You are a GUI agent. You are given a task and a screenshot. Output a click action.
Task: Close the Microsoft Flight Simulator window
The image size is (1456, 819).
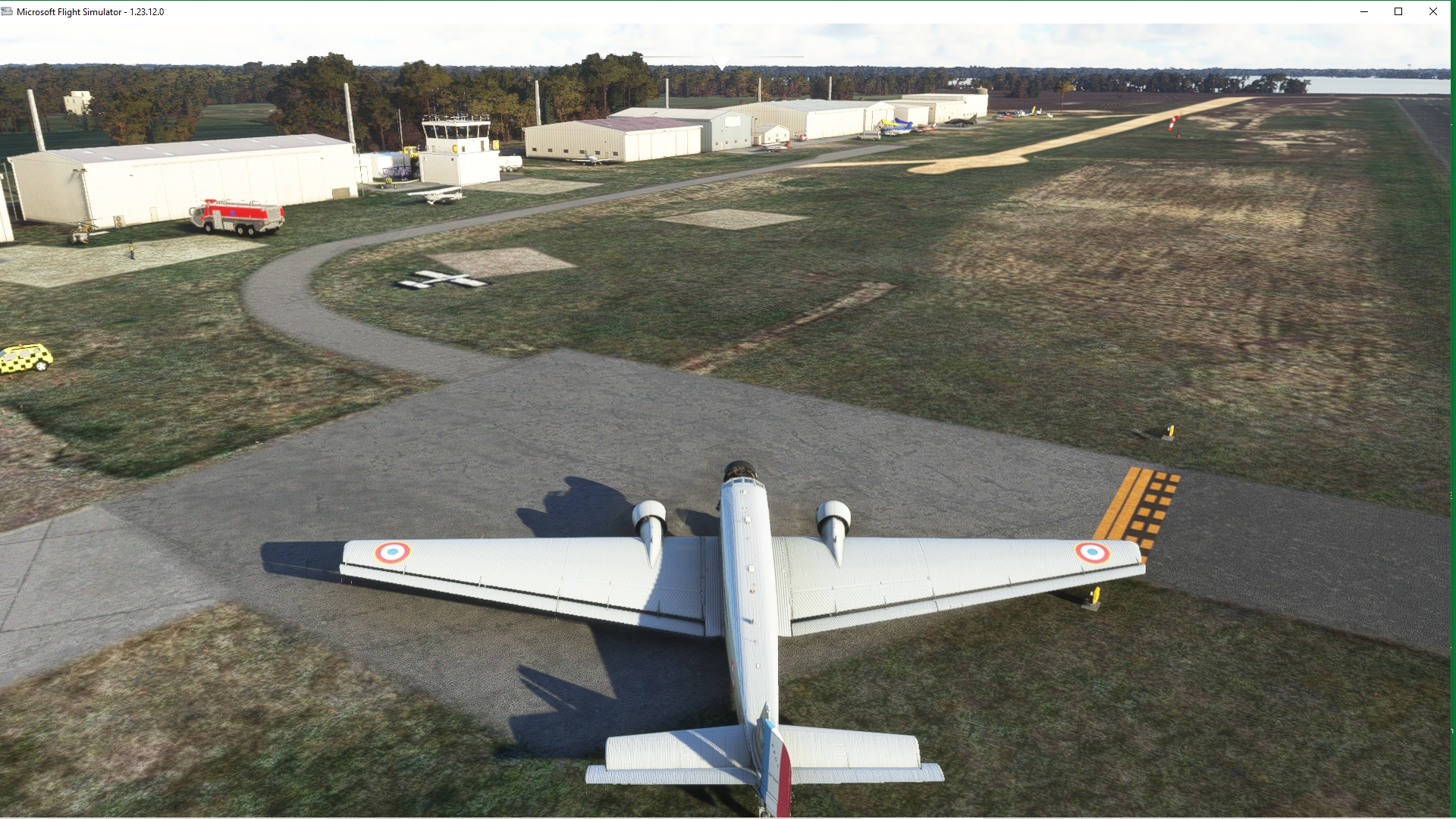(x=1432, y=11)
